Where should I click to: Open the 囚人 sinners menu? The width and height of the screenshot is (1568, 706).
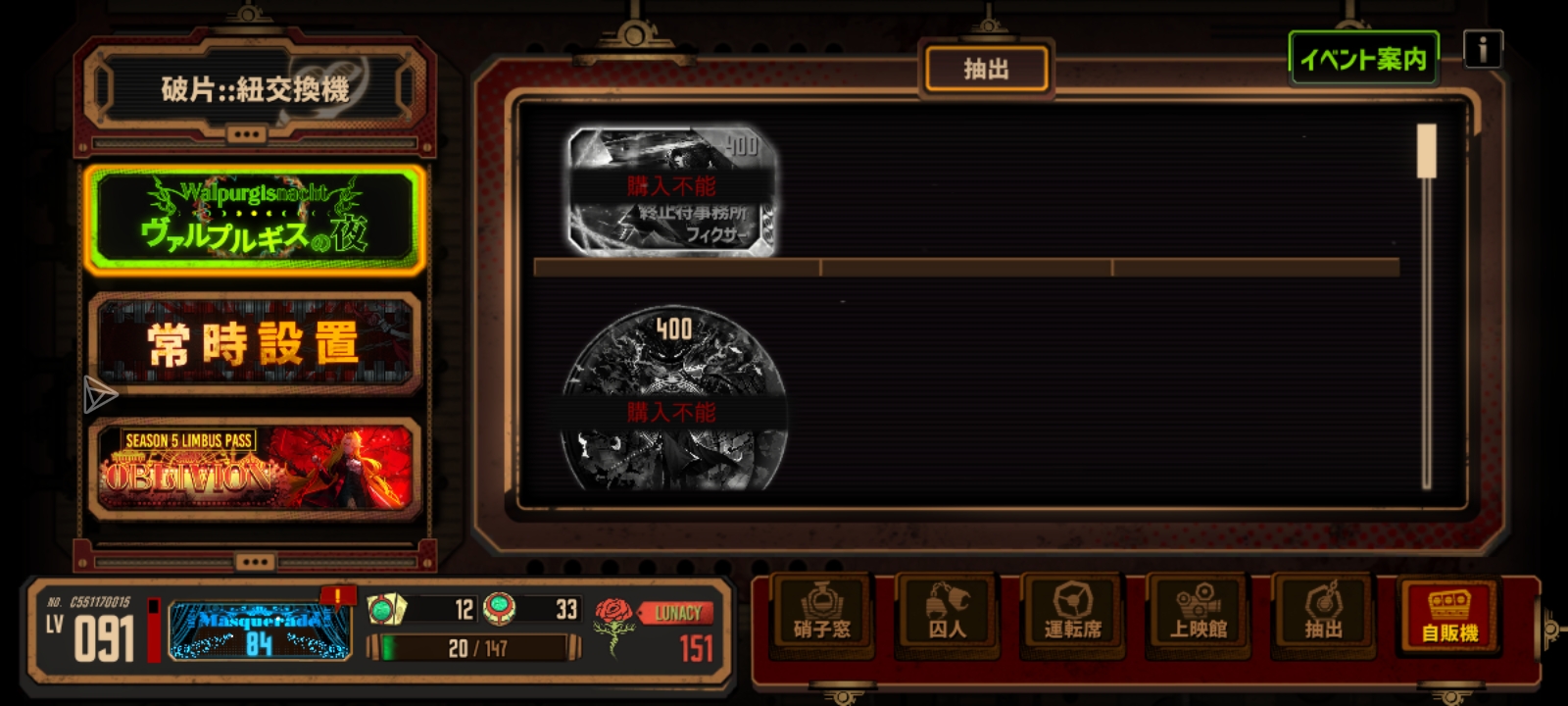[x=947, y=613]
